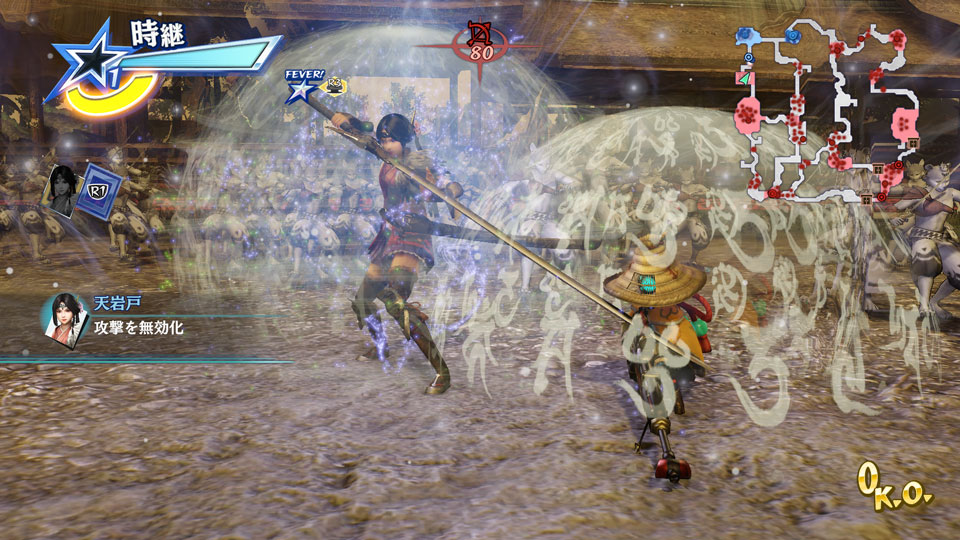Select the Amano-Iwato sacred treasure portrait
The width and height of the screenshot is (960, 540).
[x=63, y=316]
